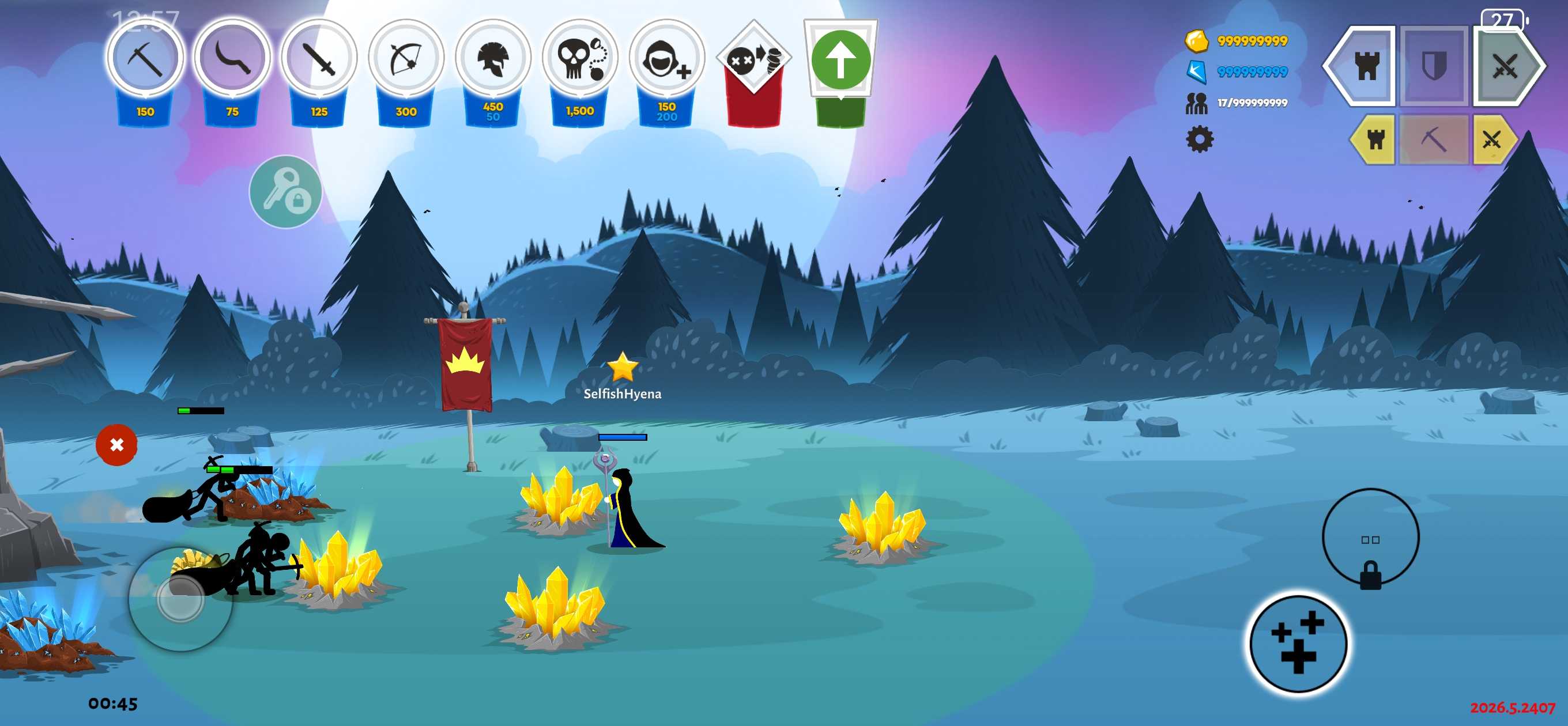Switch army to shield defend stance
The image size is (1568, 726).
(1434, 65)
